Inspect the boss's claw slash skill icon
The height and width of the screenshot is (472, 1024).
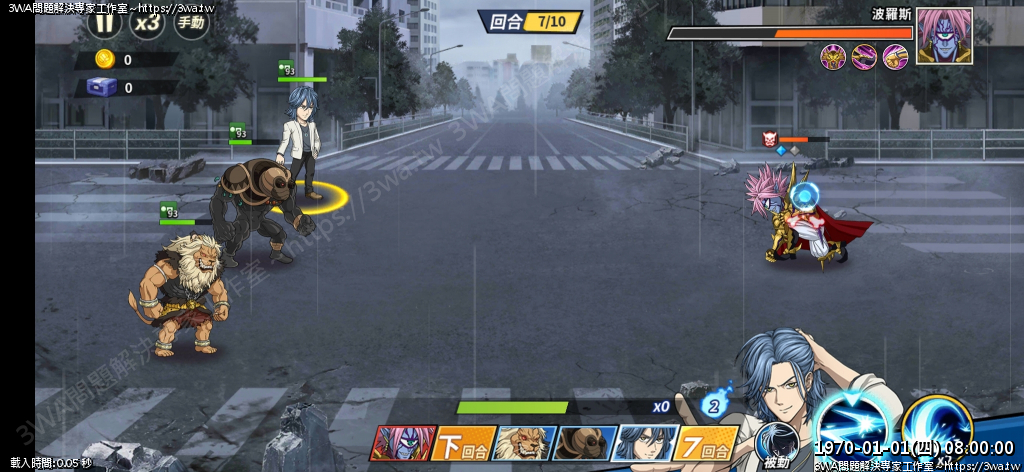(x=864, y=57)
